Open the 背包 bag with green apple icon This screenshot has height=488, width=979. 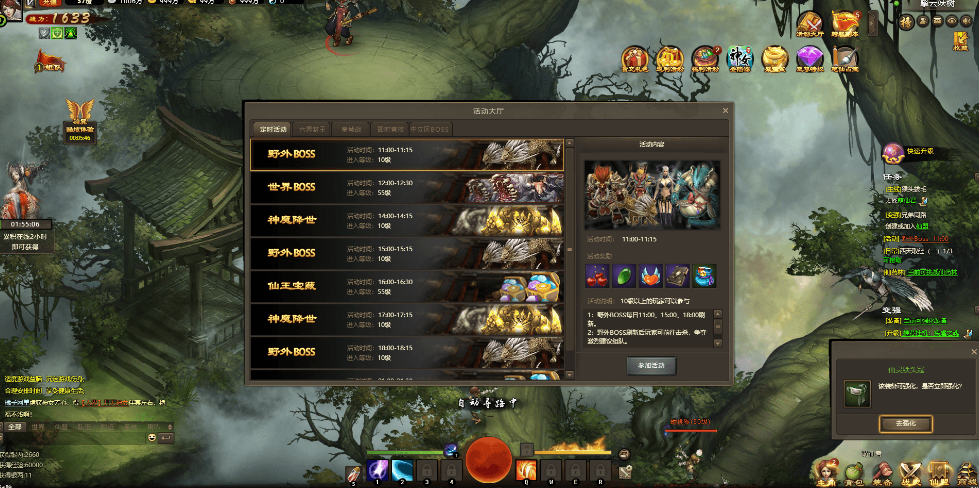(x=854, y=471)
